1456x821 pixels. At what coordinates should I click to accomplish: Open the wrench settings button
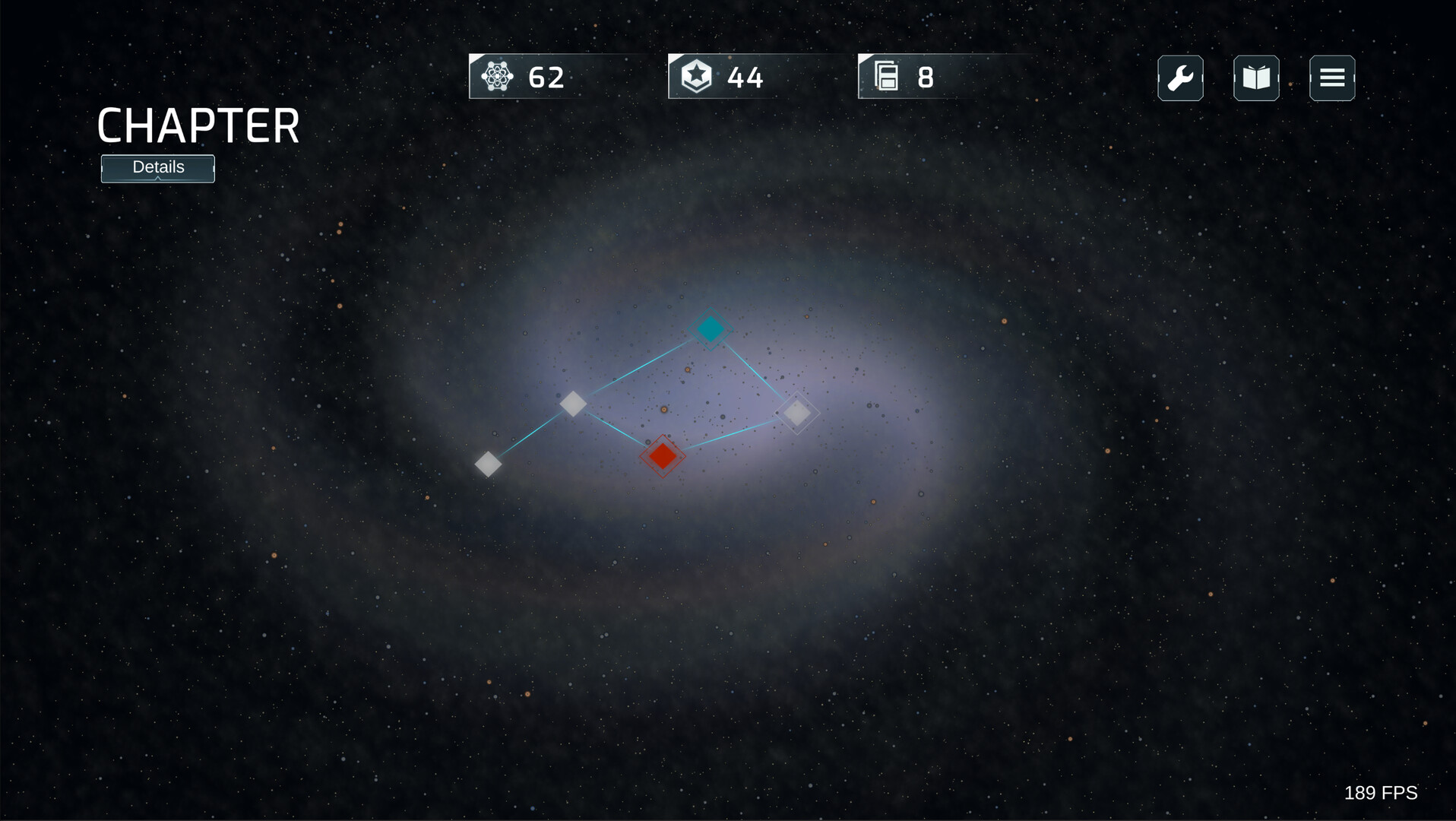(x=1180, y=78)
